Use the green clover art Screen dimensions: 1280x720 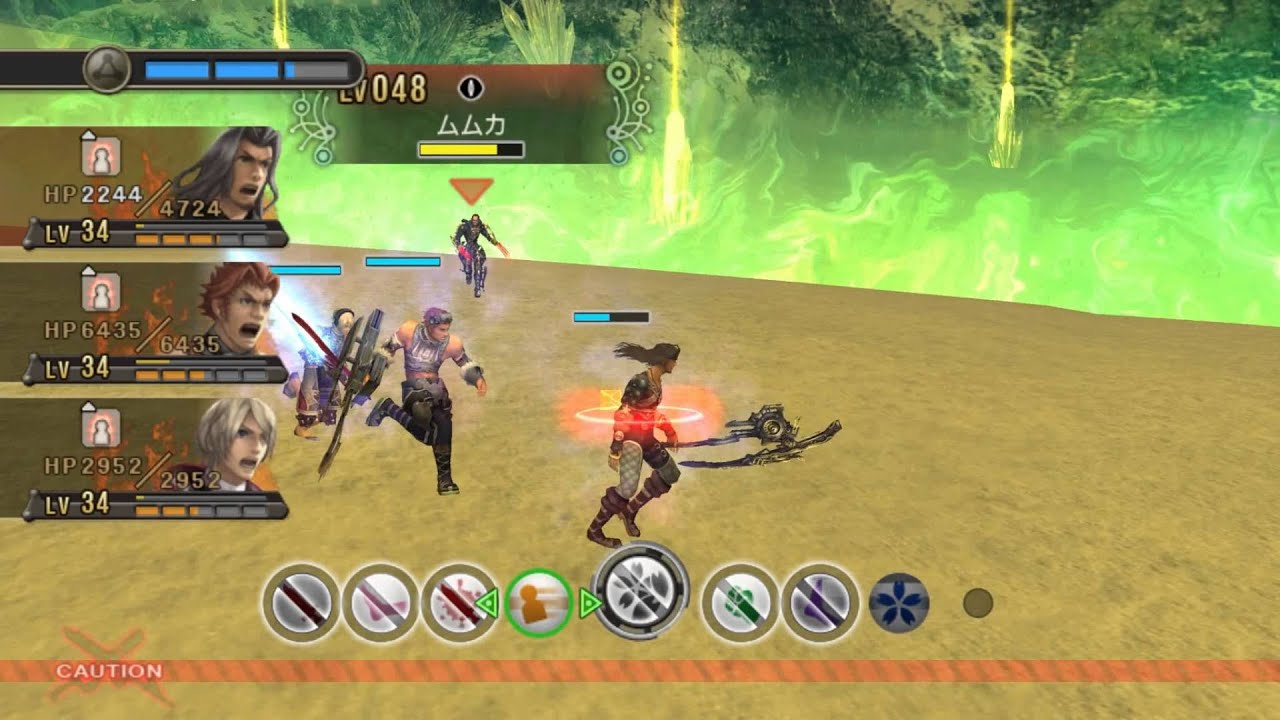coord(740,603)
